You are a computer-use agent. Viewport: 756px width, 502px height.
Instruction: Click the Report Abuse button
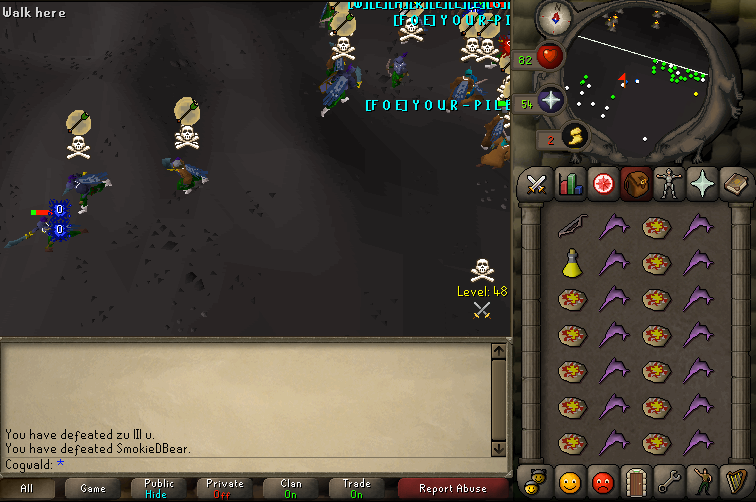(451, 489)
